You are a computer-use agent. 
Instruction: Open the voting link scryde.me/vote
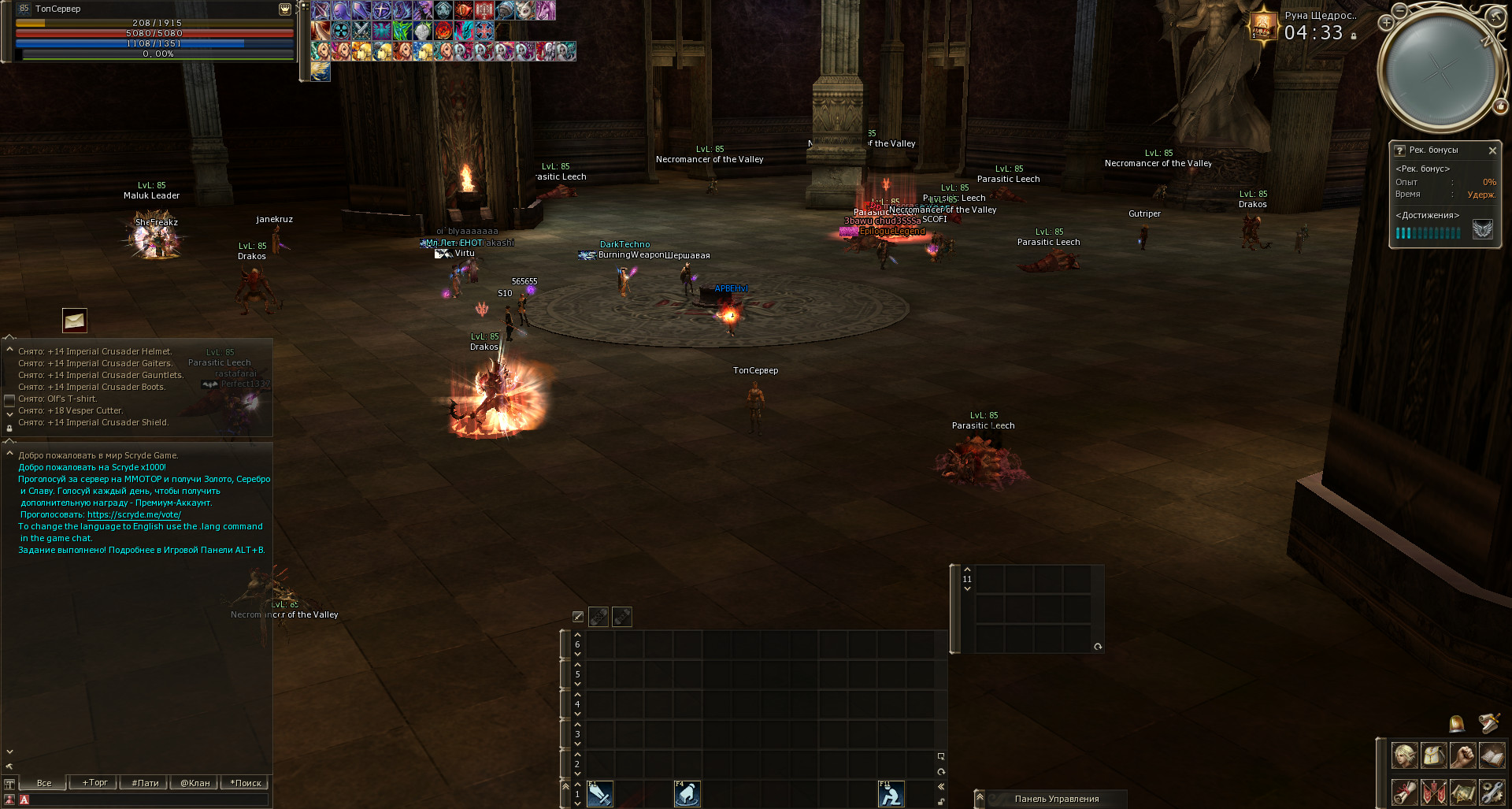(134, 515)
